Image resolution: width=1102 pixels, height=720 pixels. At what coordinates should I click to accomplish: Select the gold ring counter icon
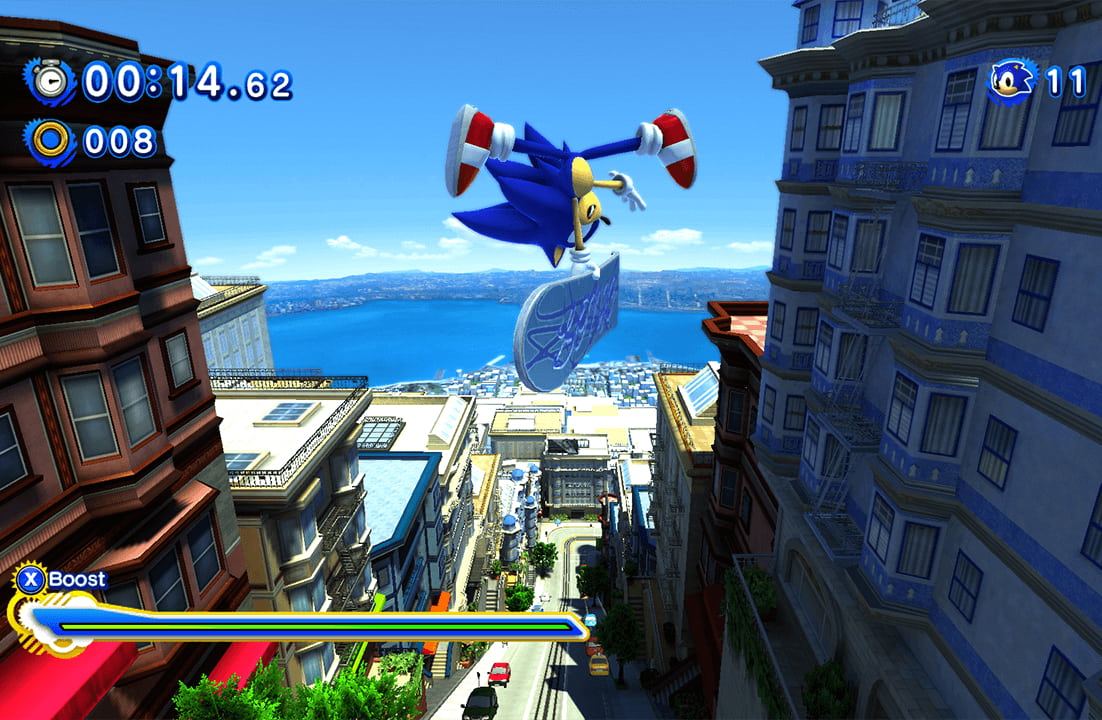51,141
